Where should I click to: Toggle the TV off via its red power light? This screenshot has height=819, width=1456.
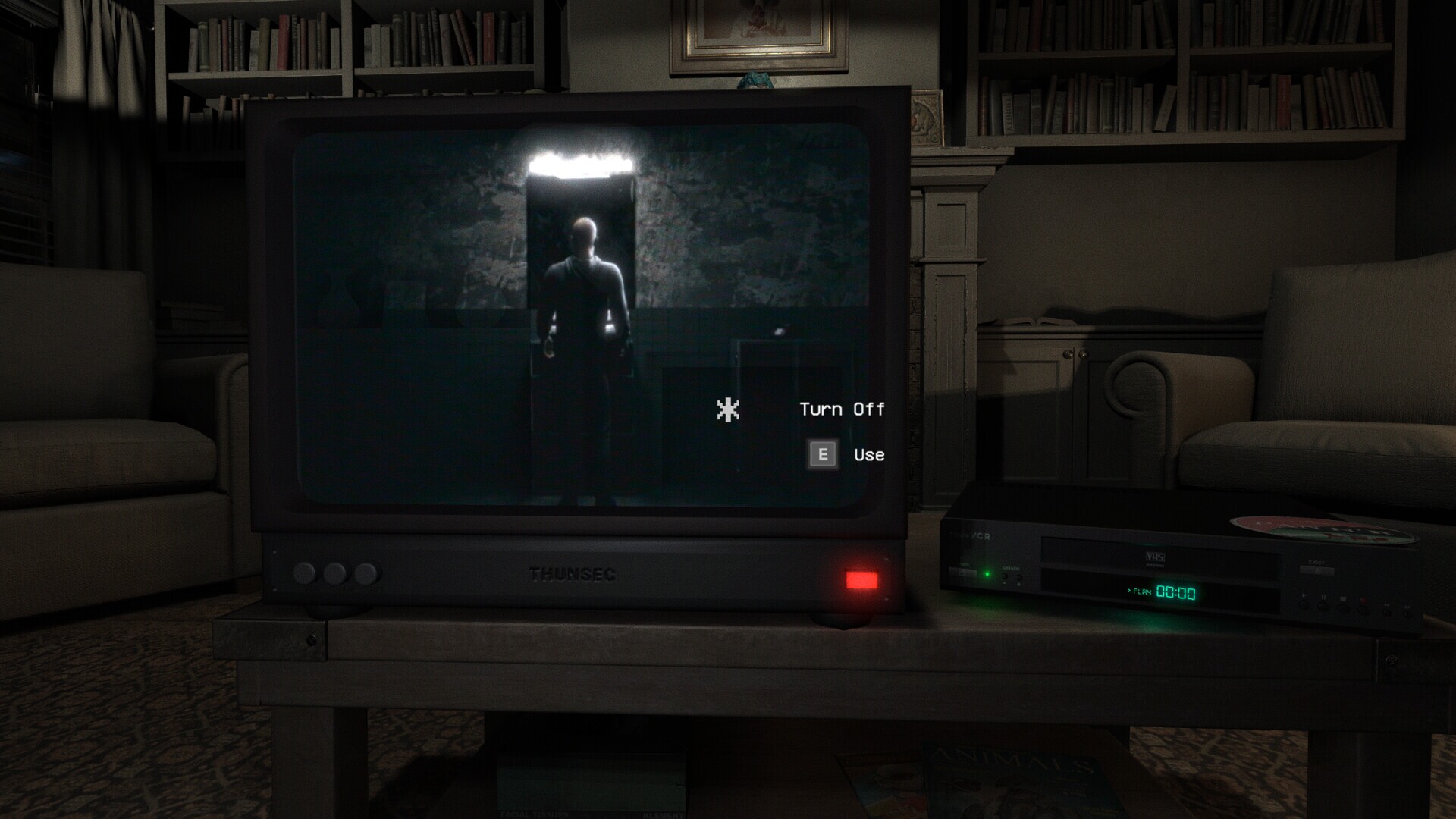pos(860,581)
